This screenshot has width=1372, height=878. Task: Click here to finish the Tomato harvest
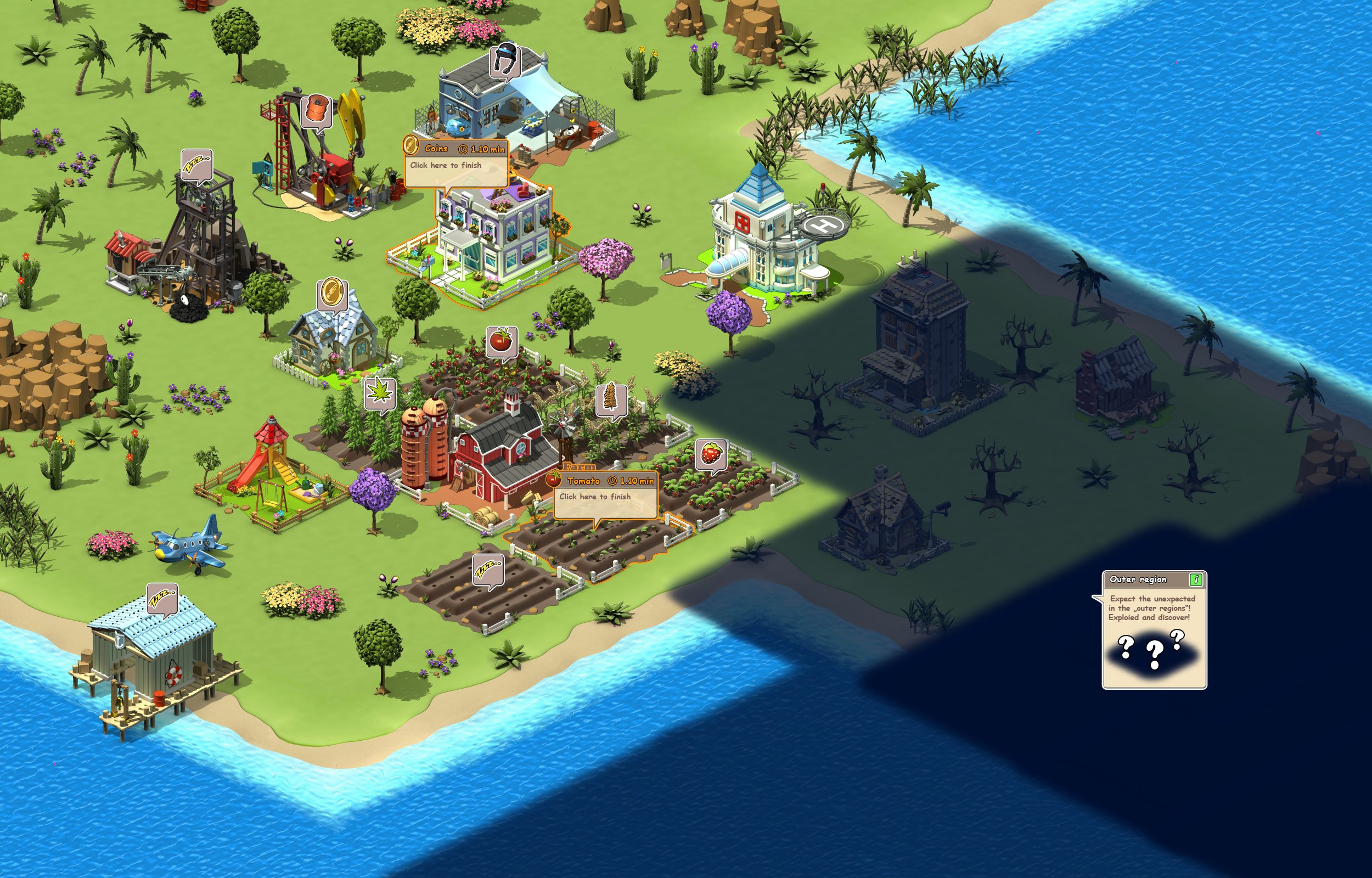(x=595, y=498)
